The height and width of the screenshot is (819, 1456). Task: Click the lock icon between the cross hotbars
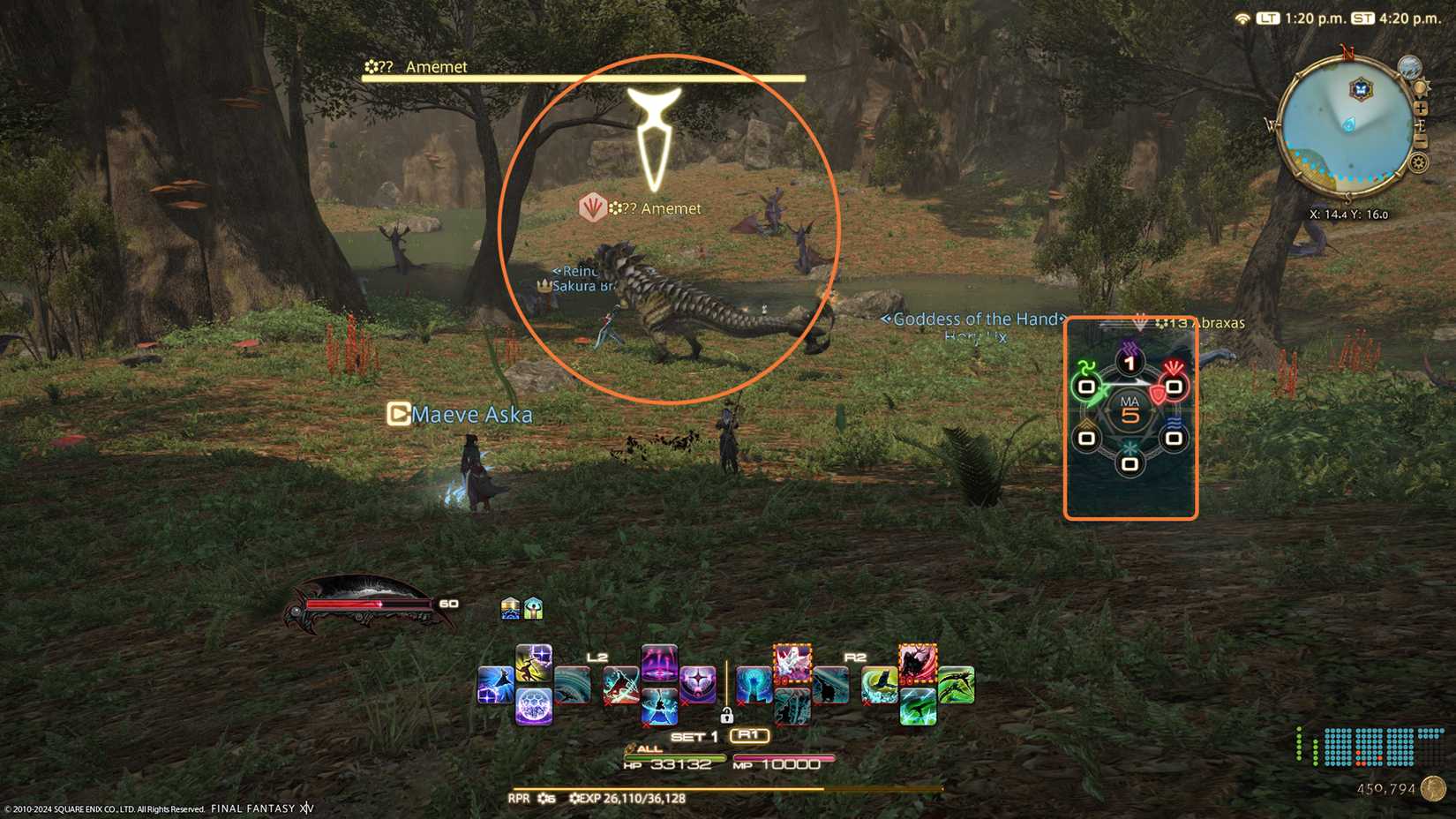pos(725,717)
